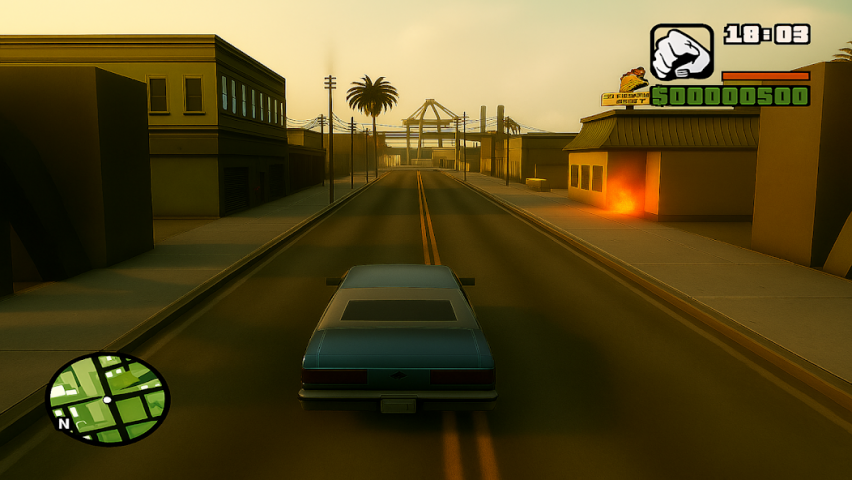Open the circular radar minimap
The width and height of the screenshot is (852, 480).
(108, 398)
